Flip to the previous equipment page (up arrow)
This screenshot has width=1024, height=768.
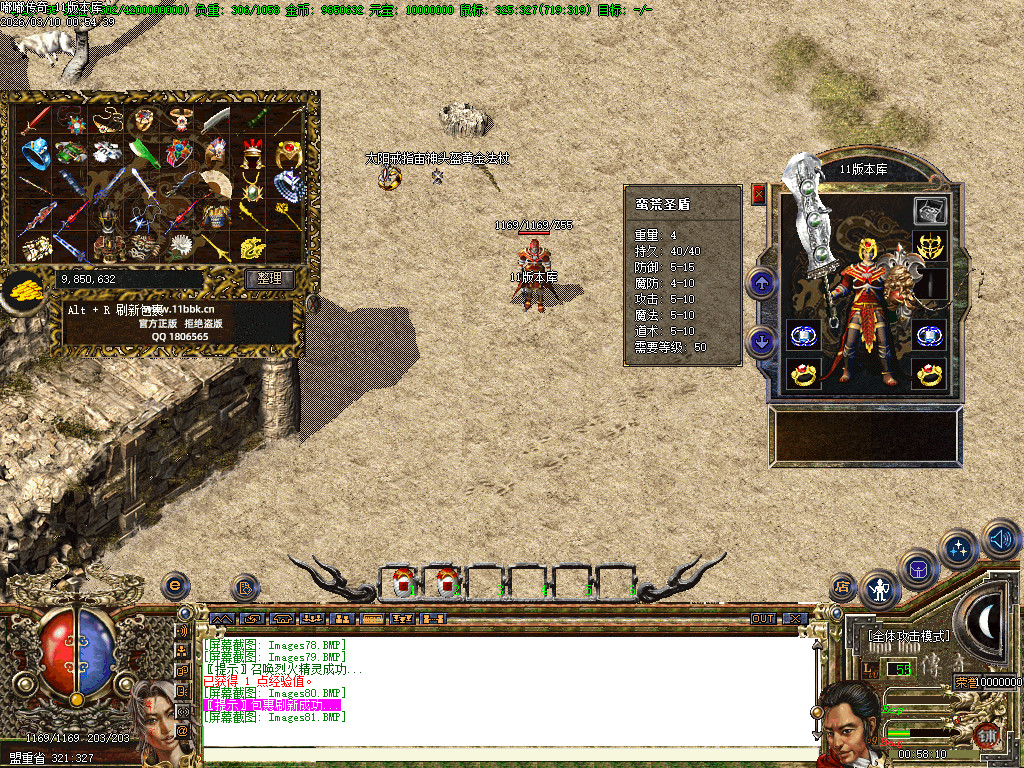pos(762,283)
